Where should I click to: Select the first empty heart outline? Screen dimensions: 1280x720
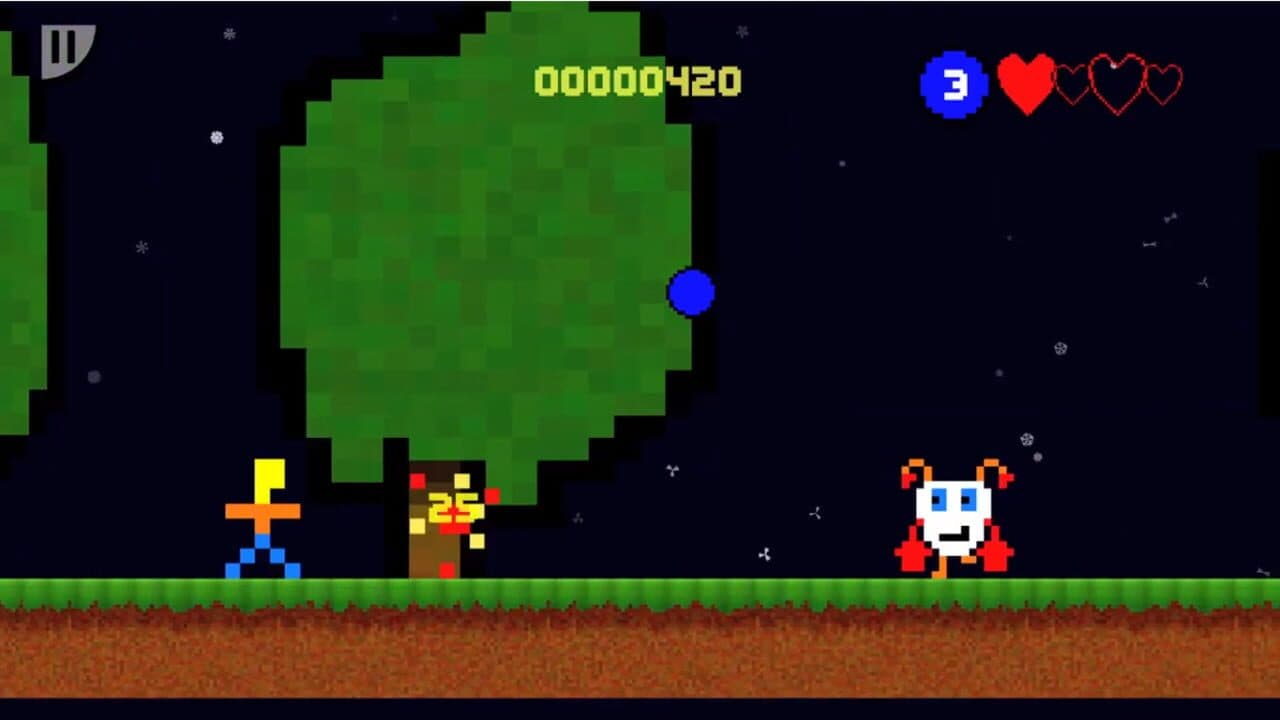click(1072, 83)
